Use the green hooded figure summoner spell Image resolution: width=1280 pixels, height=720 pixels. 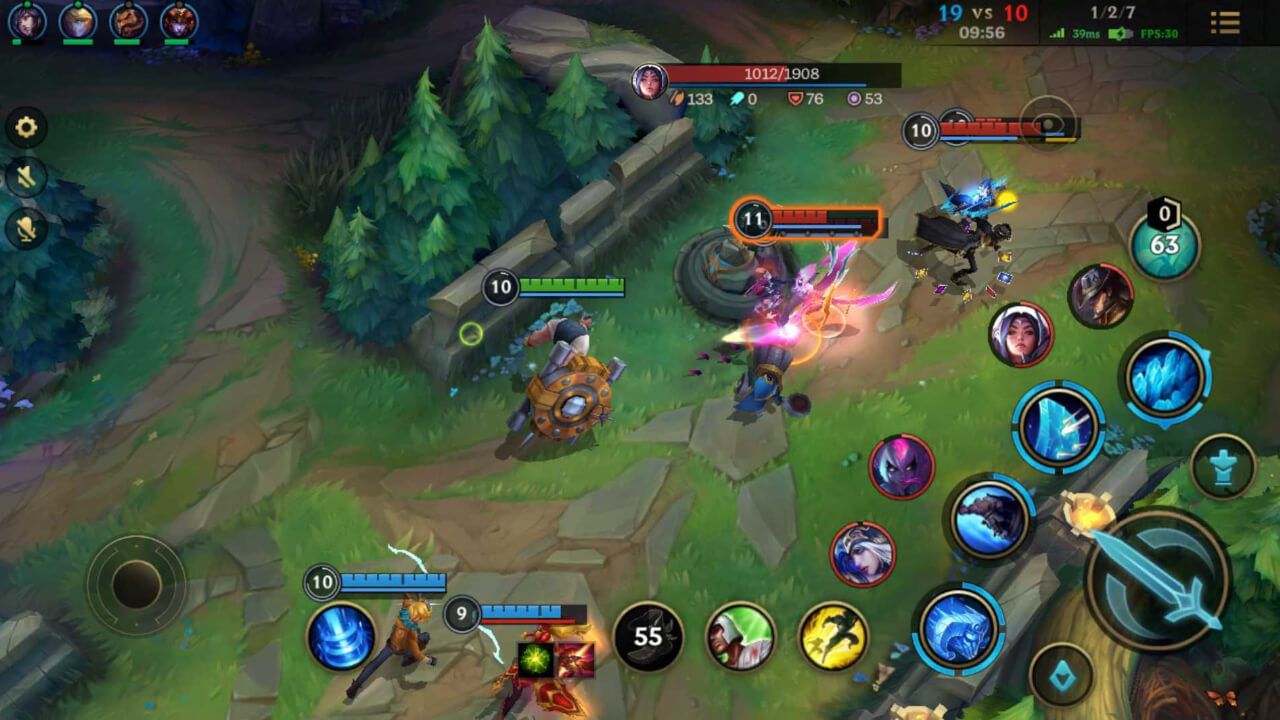741,636
